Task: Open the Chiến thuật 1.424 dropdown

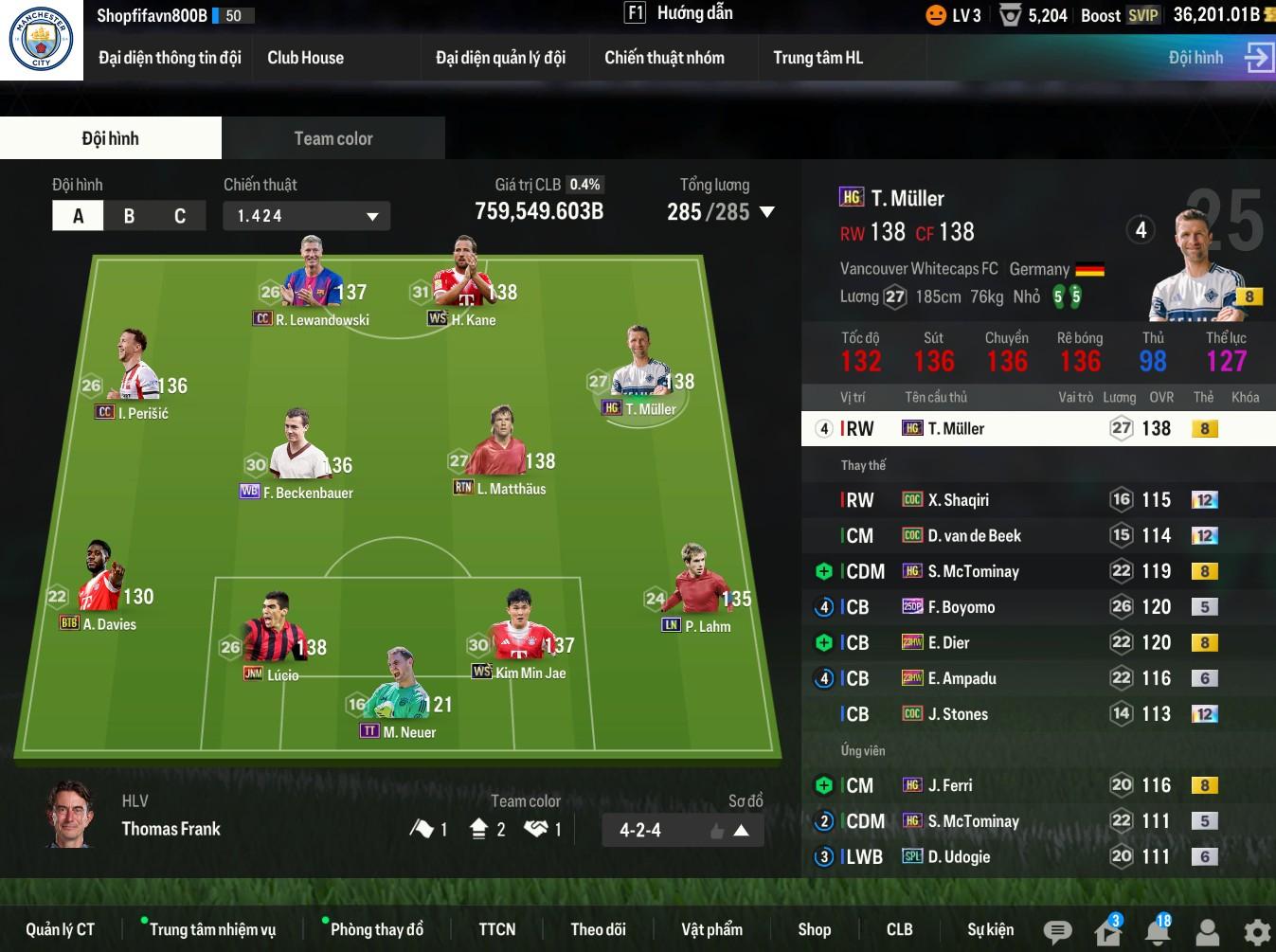Action: [x=306, y=216]
